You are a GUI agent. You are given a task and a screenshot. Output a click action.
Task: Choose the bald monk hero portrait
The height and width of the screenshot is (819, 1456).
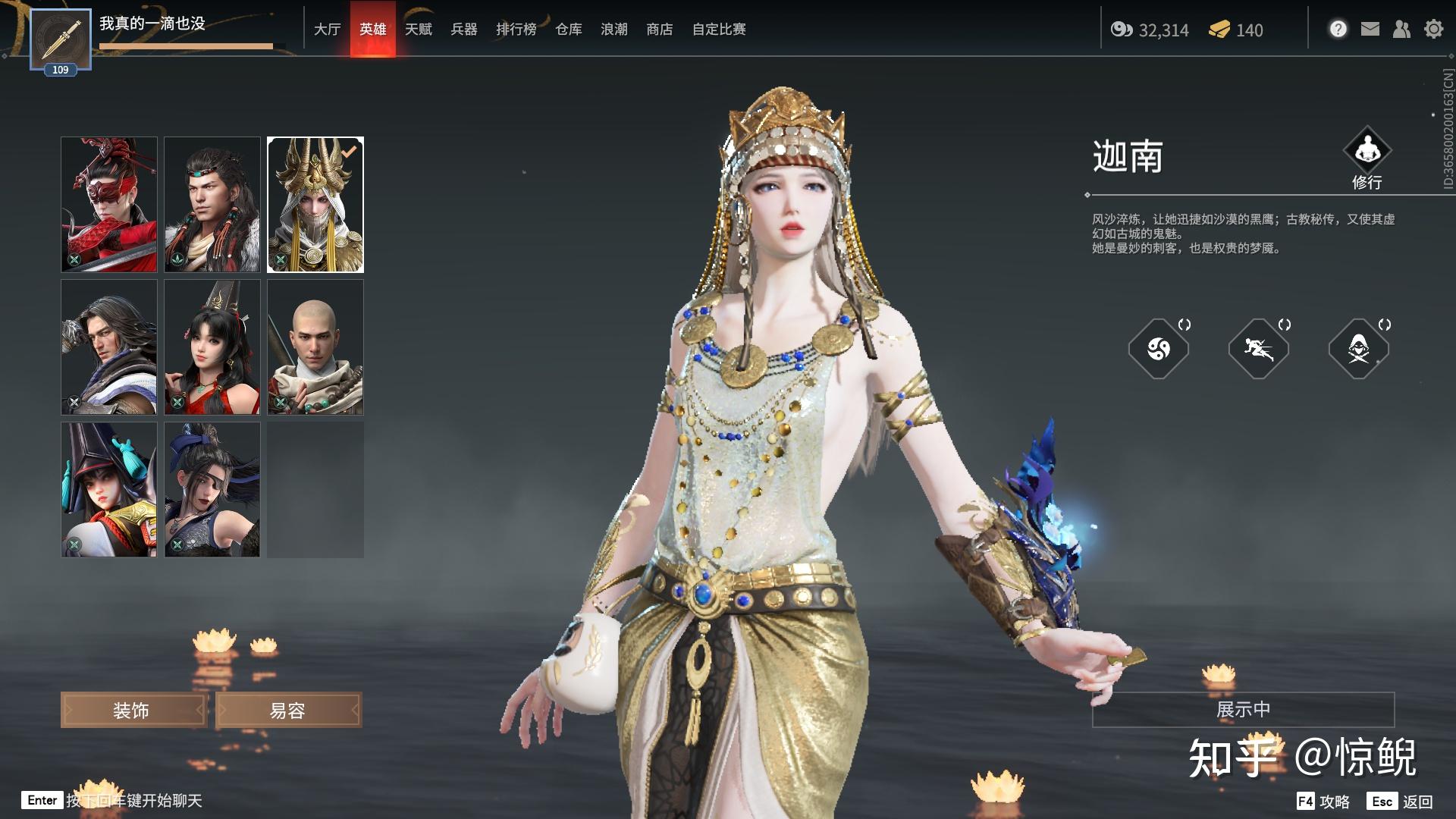(315, 347)
